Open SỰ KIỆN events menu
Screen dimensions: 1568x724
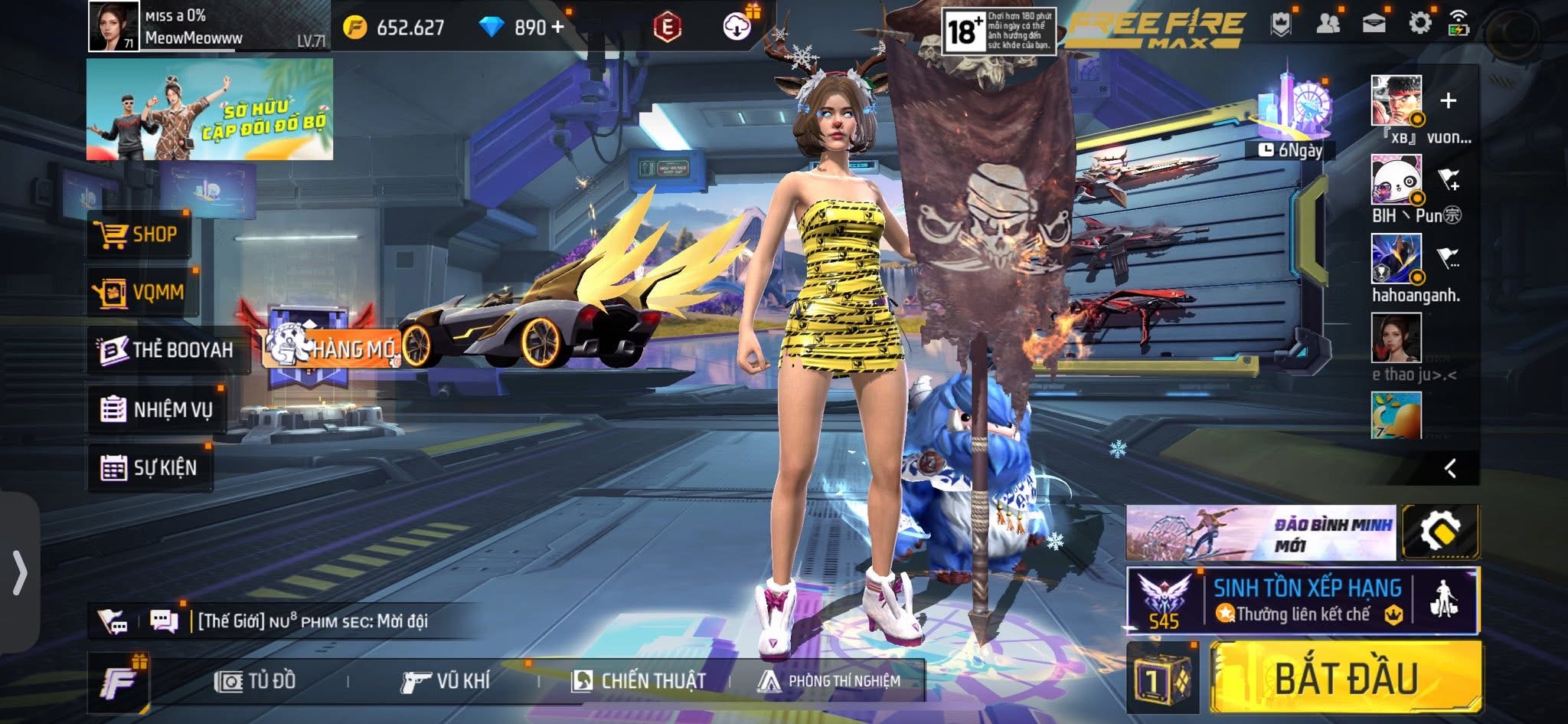(x=149, y=468)
